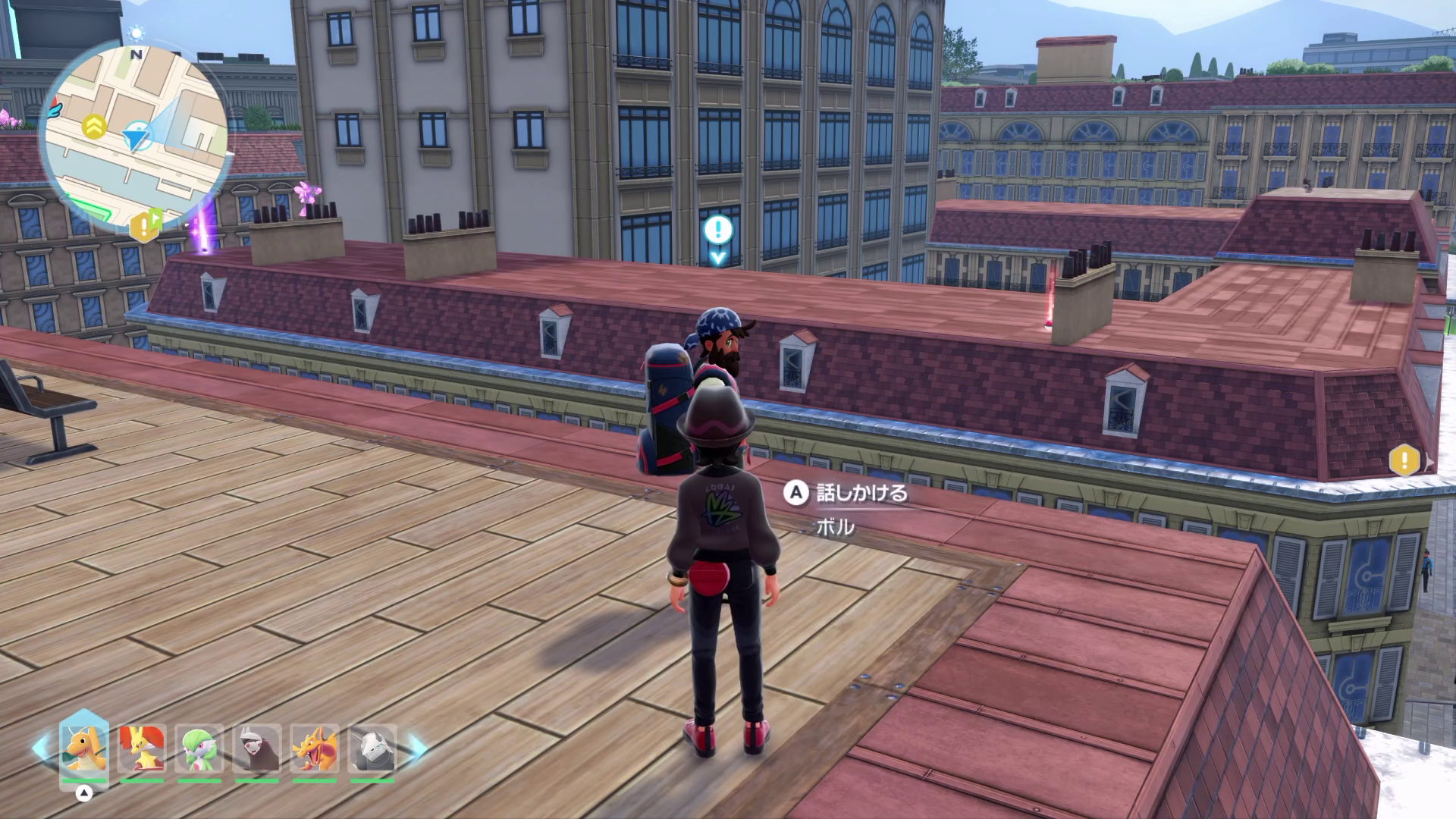Click the sun weather icon above minimap
This screenshot has width=1456, height=819.
point(136,33)
